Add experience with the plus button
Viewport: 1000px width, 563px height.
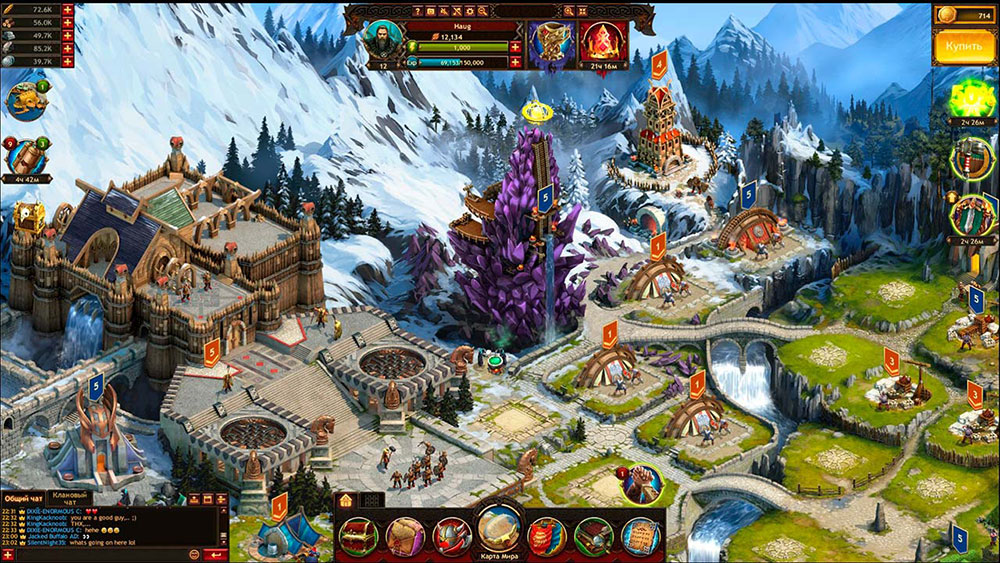click(516, 62)
